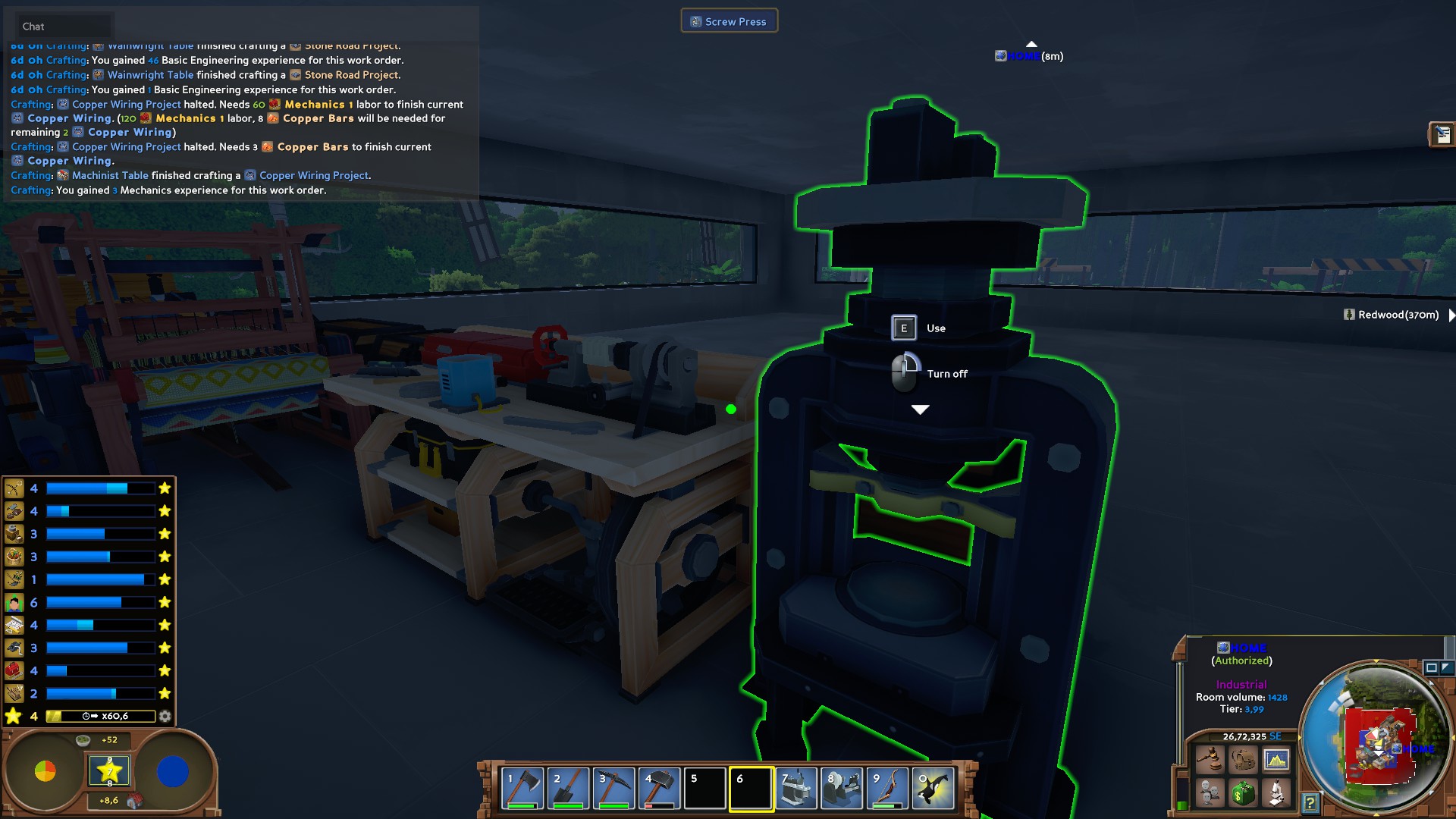Open the economy money-bag panel
1456x819 pixels.
coord(1244,792)
